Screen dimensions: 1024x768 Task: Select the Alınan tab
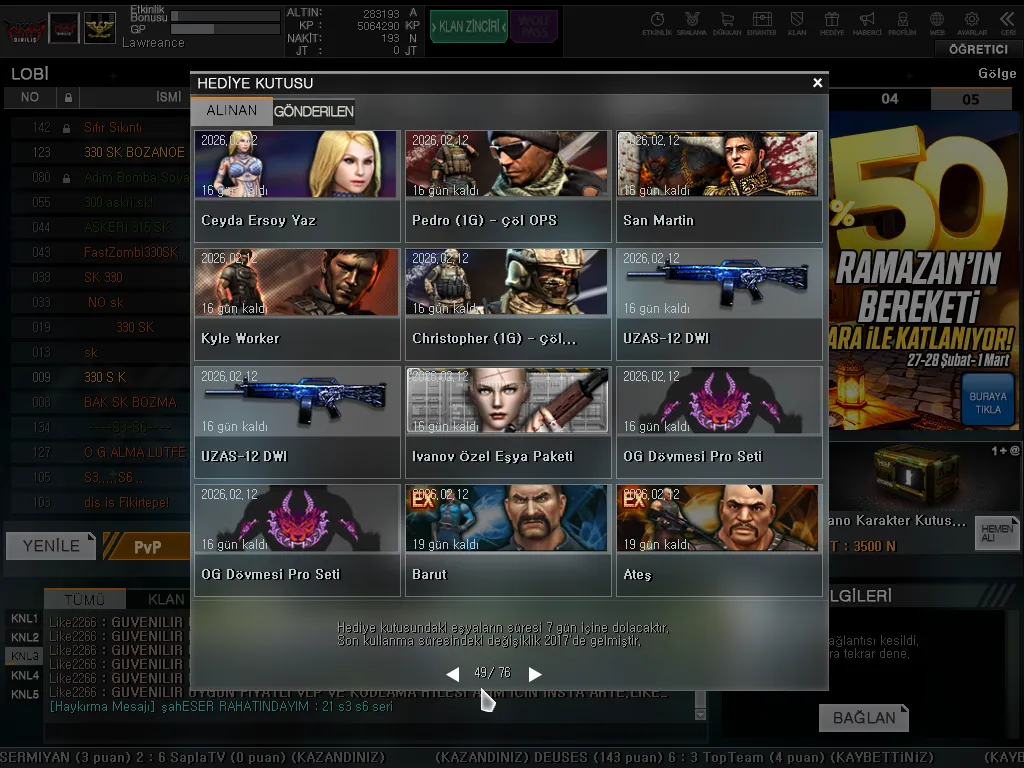(x=231, y=111)
